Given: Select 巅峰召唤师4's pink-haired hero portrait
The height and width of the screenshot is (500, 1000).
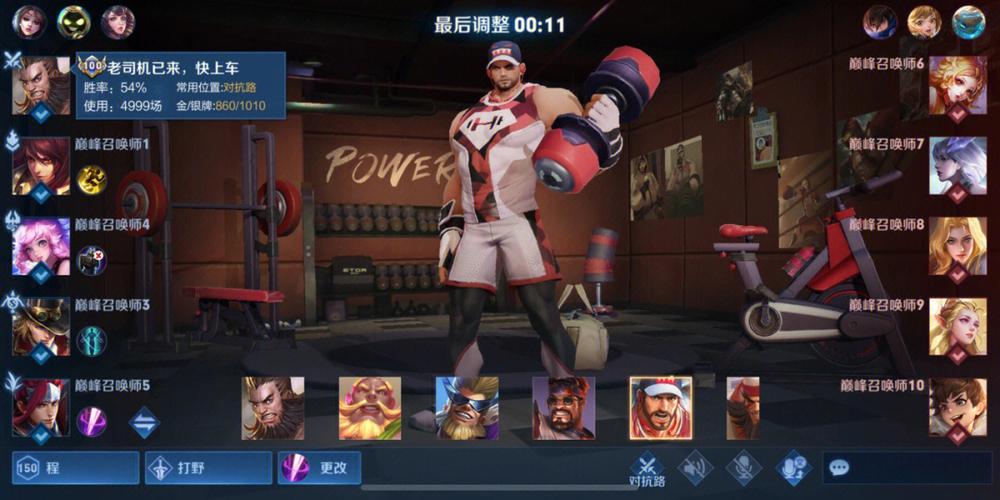Looking at the screenshot, I should pos(41,246).
